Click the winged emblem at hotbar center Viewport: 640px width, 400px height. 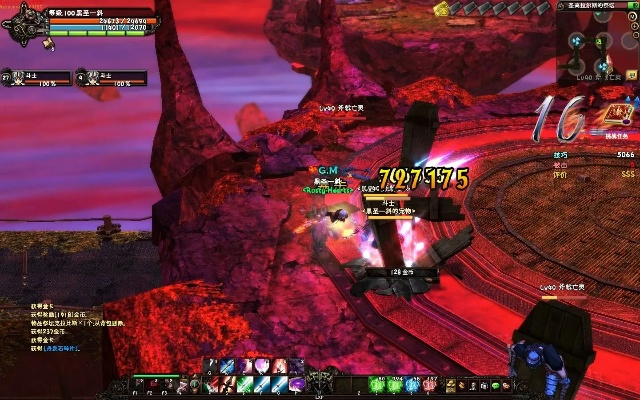pyautogui.click(x=319, y=382)
